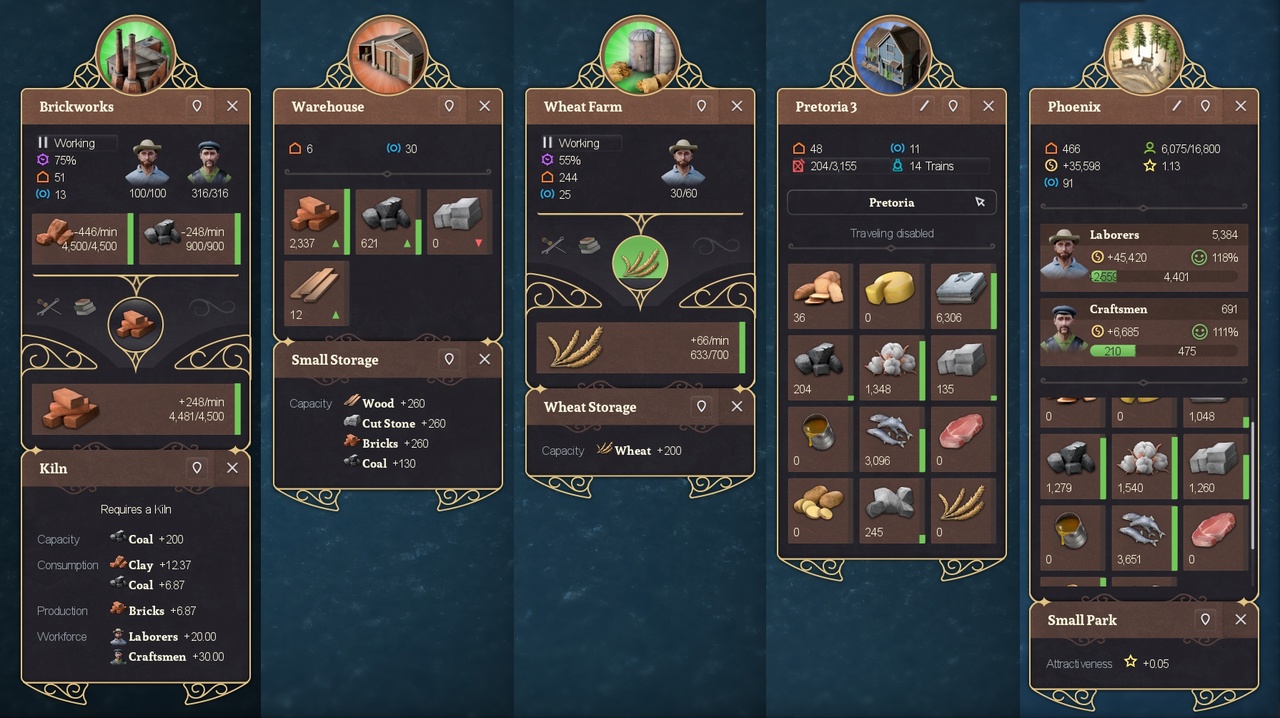Select the wheat production recipe icon
Image resolution: width=1280 pixels, height=718 pixels.
[640, 262]
